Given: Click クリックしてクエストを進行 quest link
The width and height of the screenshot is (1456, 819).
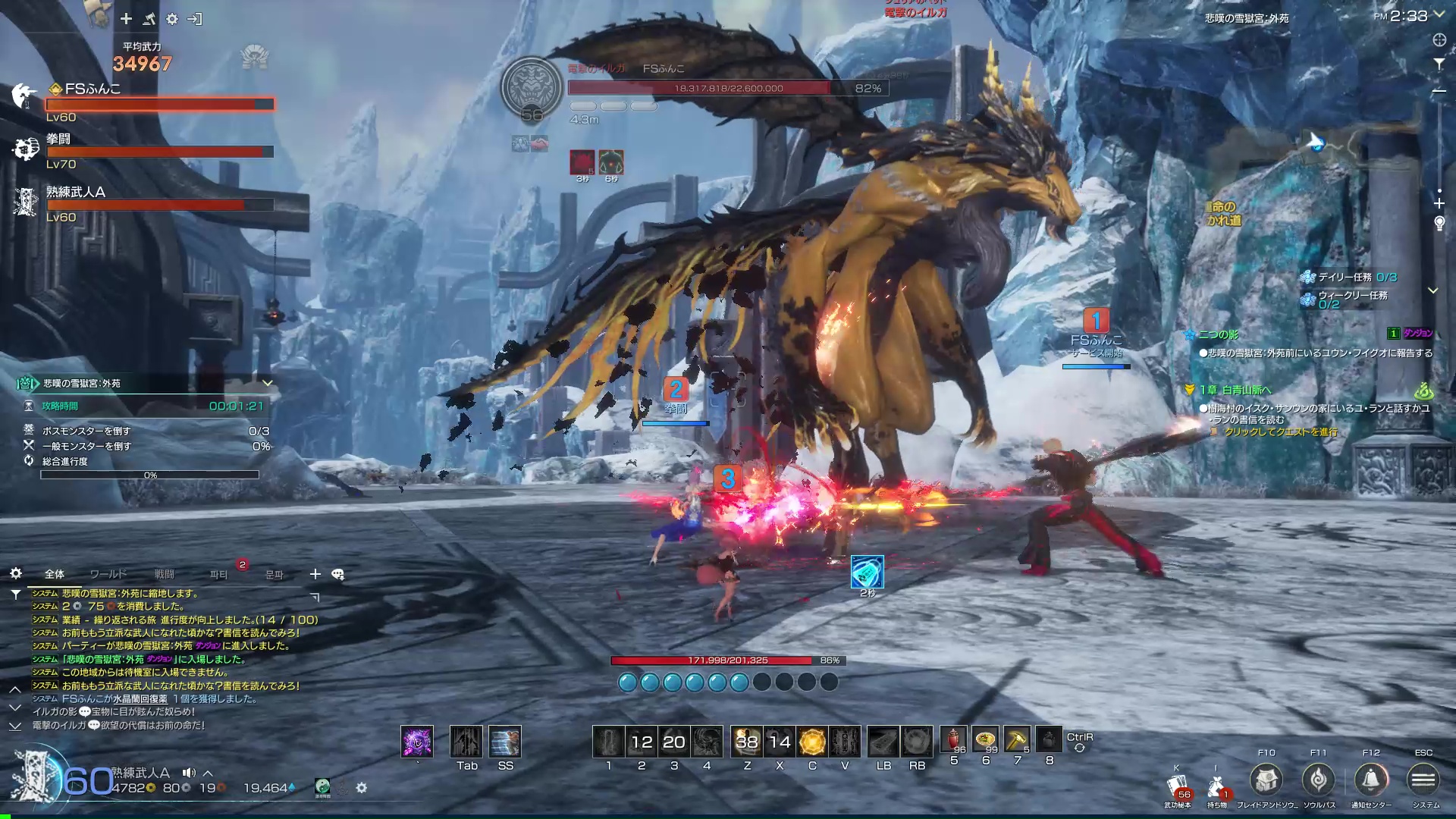Looking at the screenshot, I should click(1281, 432).
